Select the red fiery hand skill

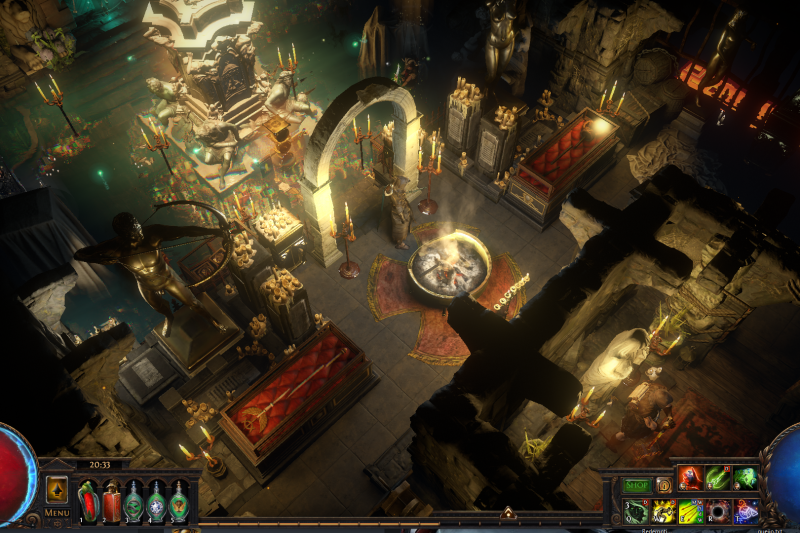690,478
